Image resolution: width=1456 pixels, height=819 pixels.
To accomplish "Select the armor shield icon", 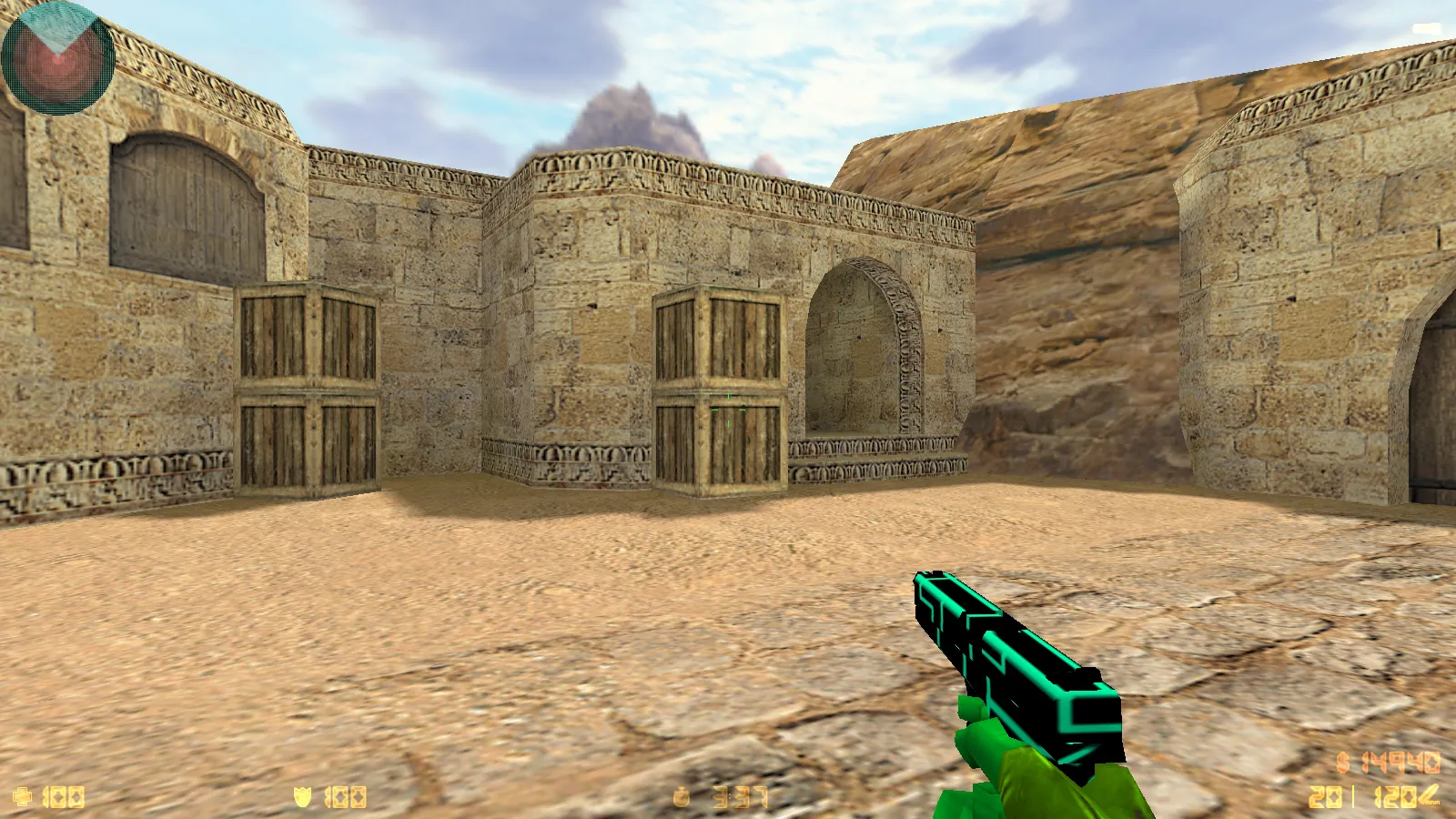I will click(303, 795).
